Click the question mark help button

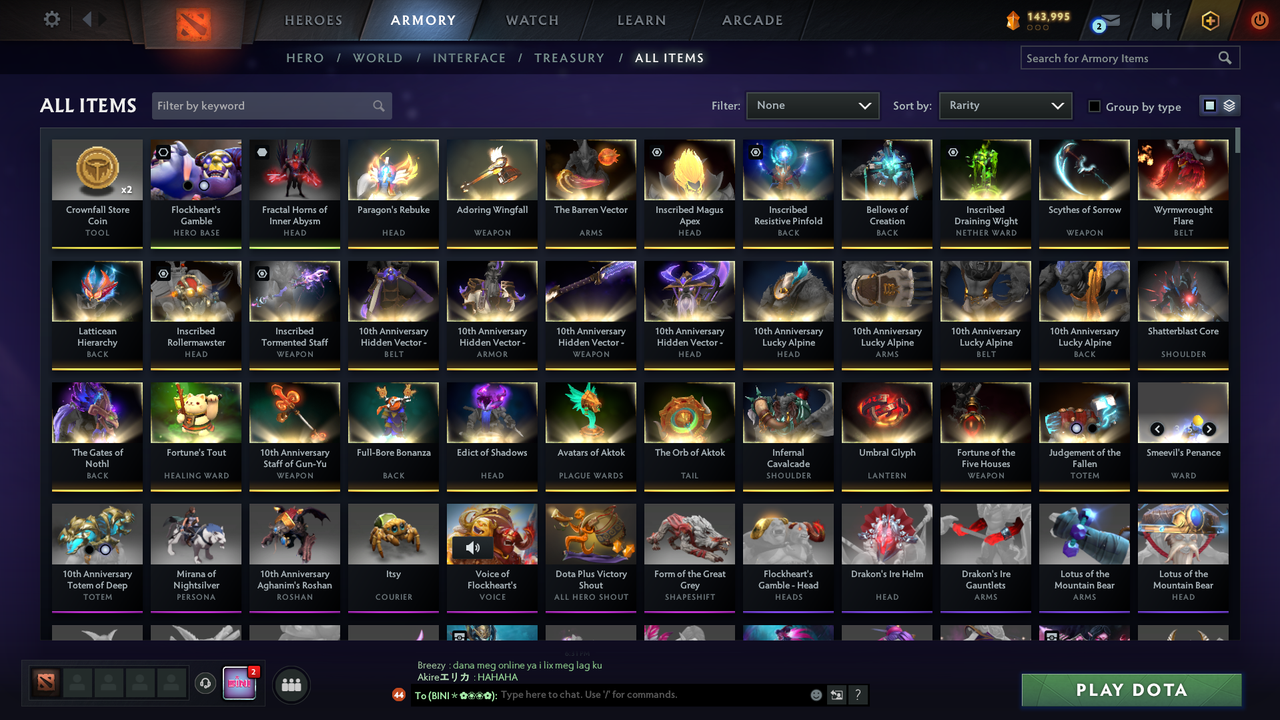point(857,694)
